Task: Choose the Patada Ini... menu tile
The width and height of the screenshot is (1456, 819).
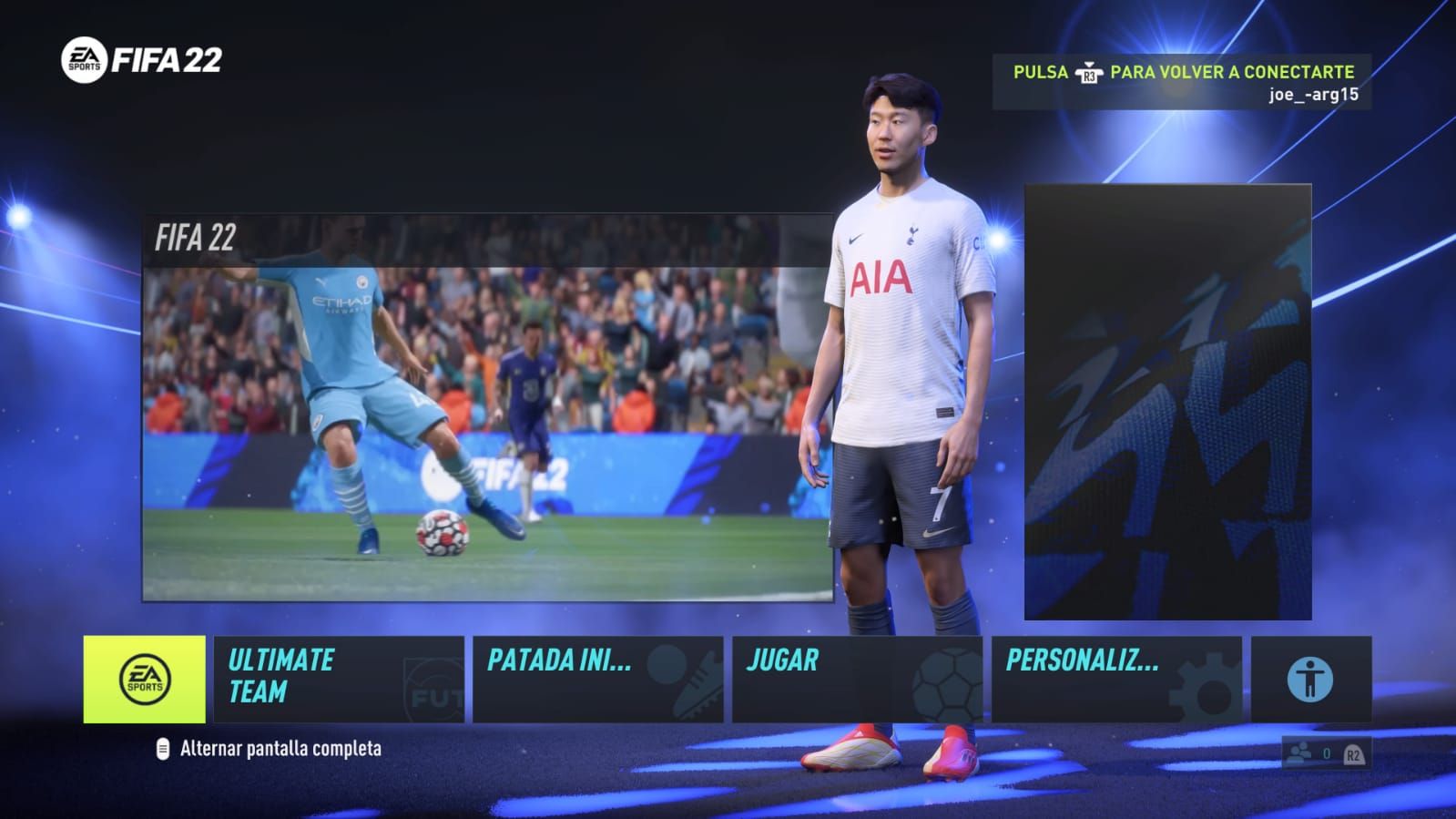Action: point(597,680)
